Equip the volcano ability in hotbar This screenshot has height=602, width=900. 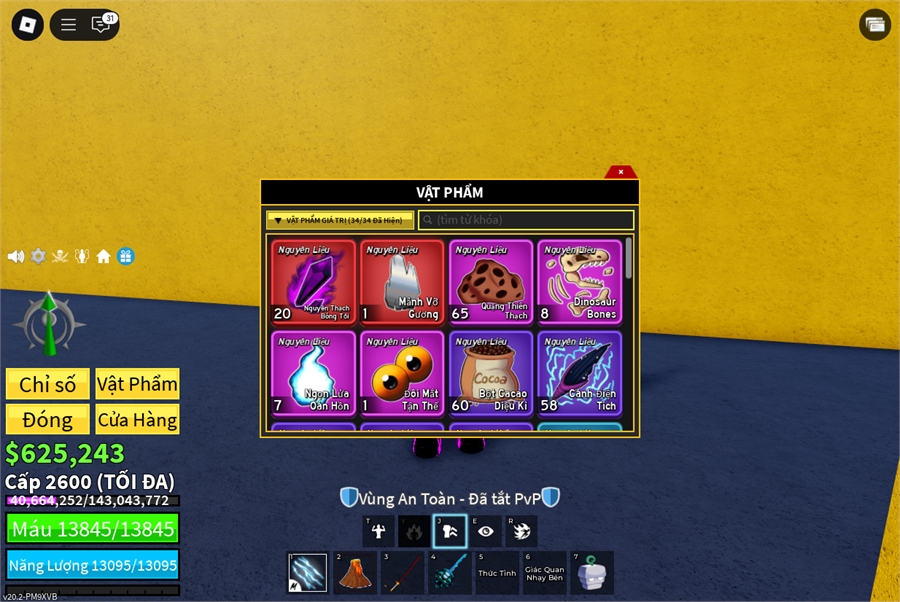coord(352,574)
